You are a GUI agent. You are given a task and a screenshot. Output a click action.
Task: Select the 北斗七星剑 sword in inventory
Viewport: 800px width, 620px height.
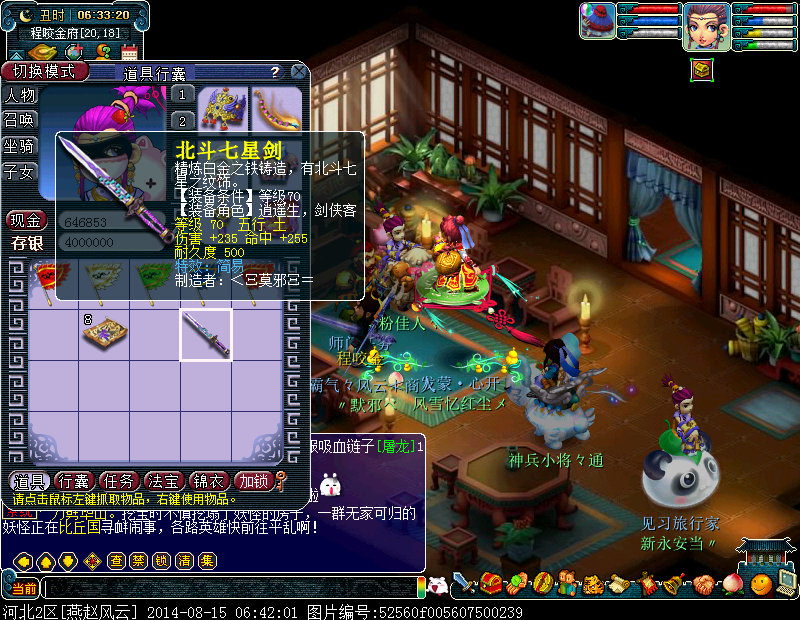tap(206, 334)
